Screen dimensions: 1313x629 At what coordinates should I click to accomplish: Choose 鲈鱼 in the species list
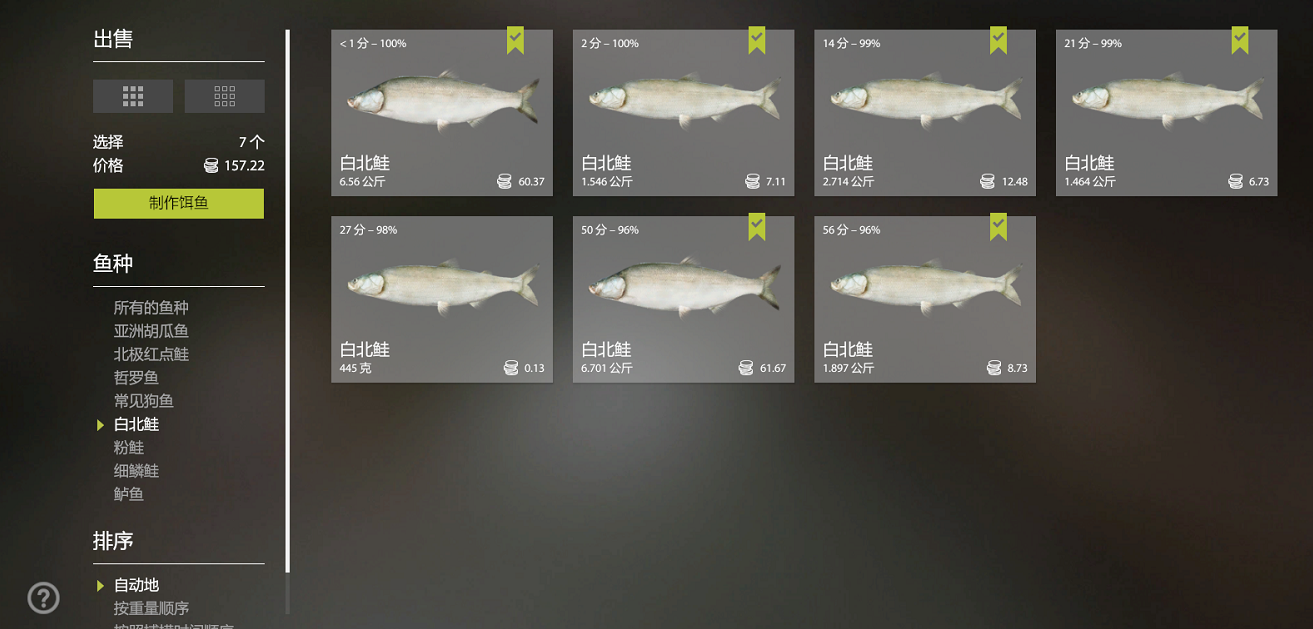pos(129,494)
